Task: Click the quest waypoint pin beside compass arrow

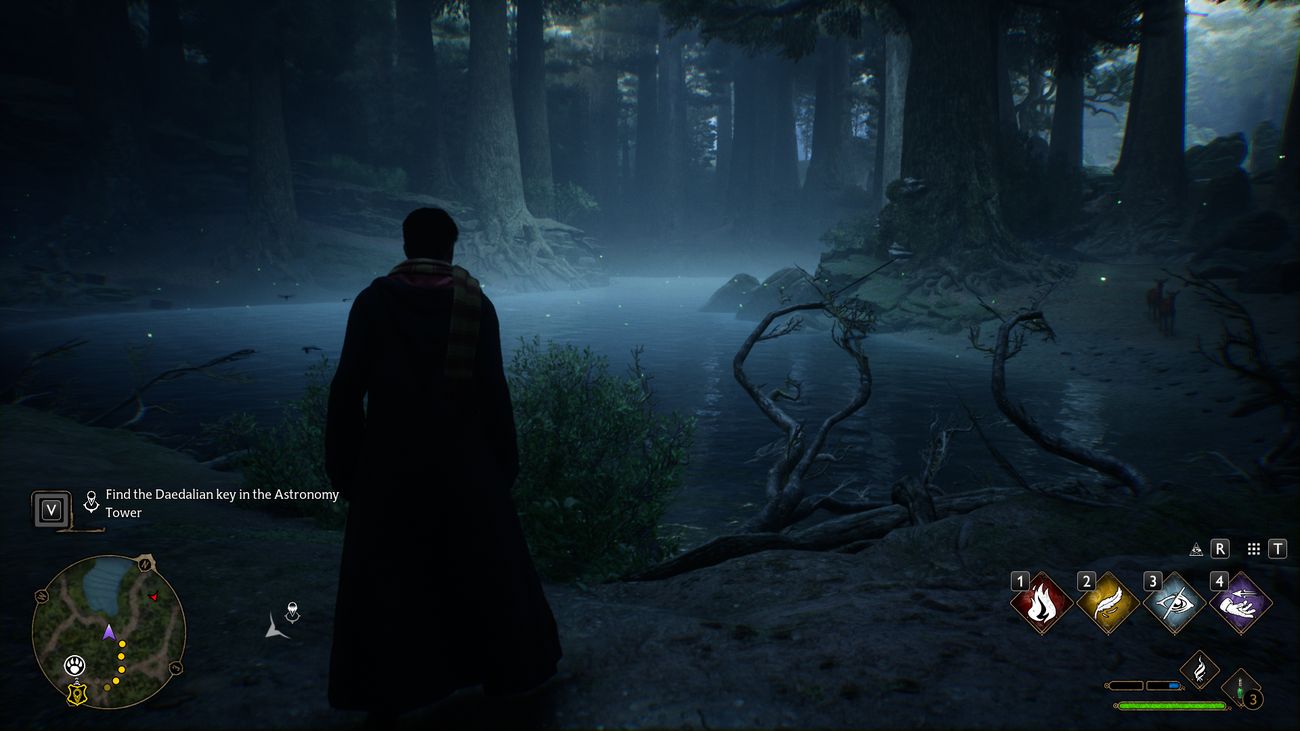Action: [292, 611]
